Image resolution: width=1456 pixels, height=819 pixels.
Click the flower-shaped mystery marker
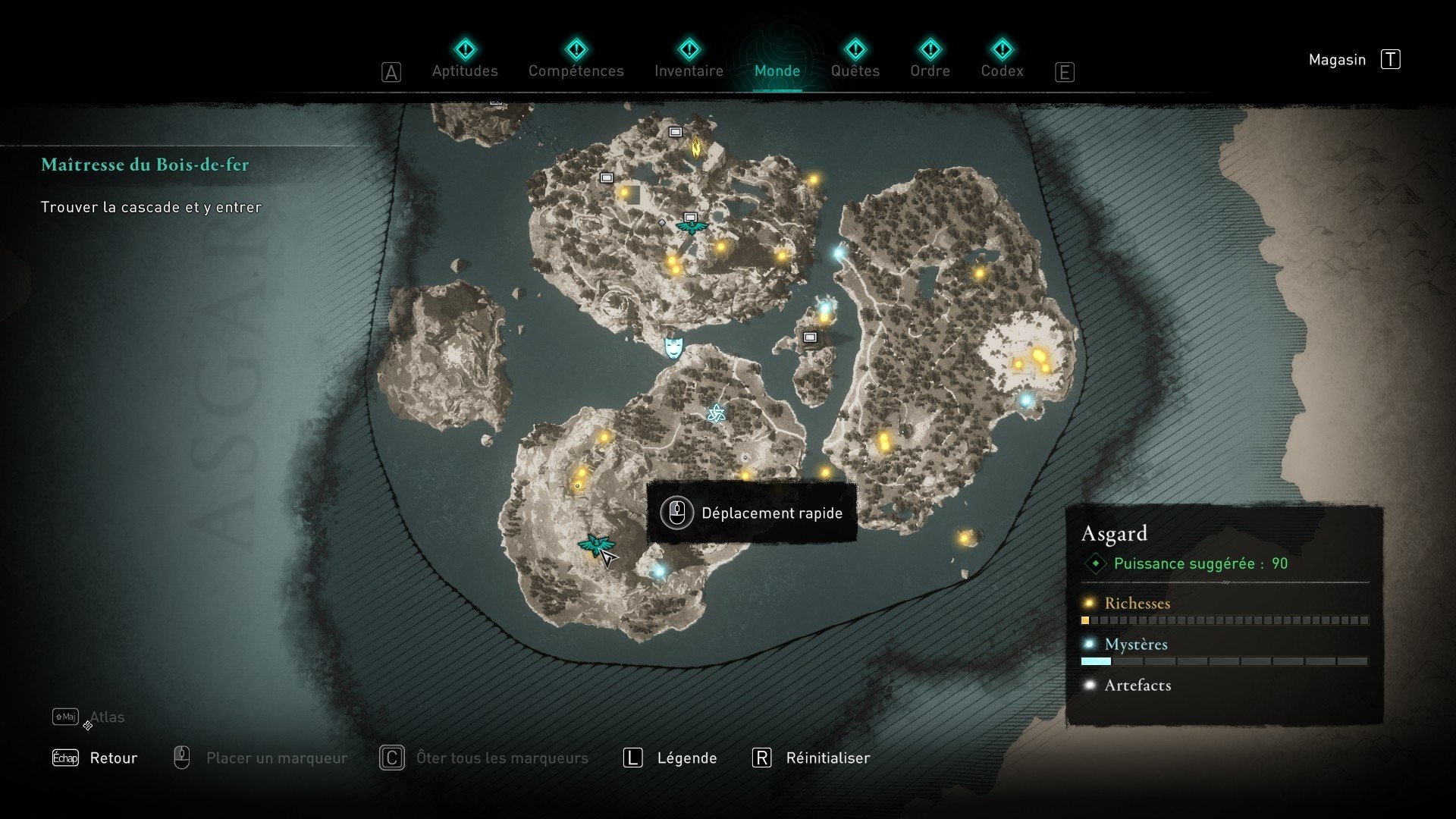(716, 413)
